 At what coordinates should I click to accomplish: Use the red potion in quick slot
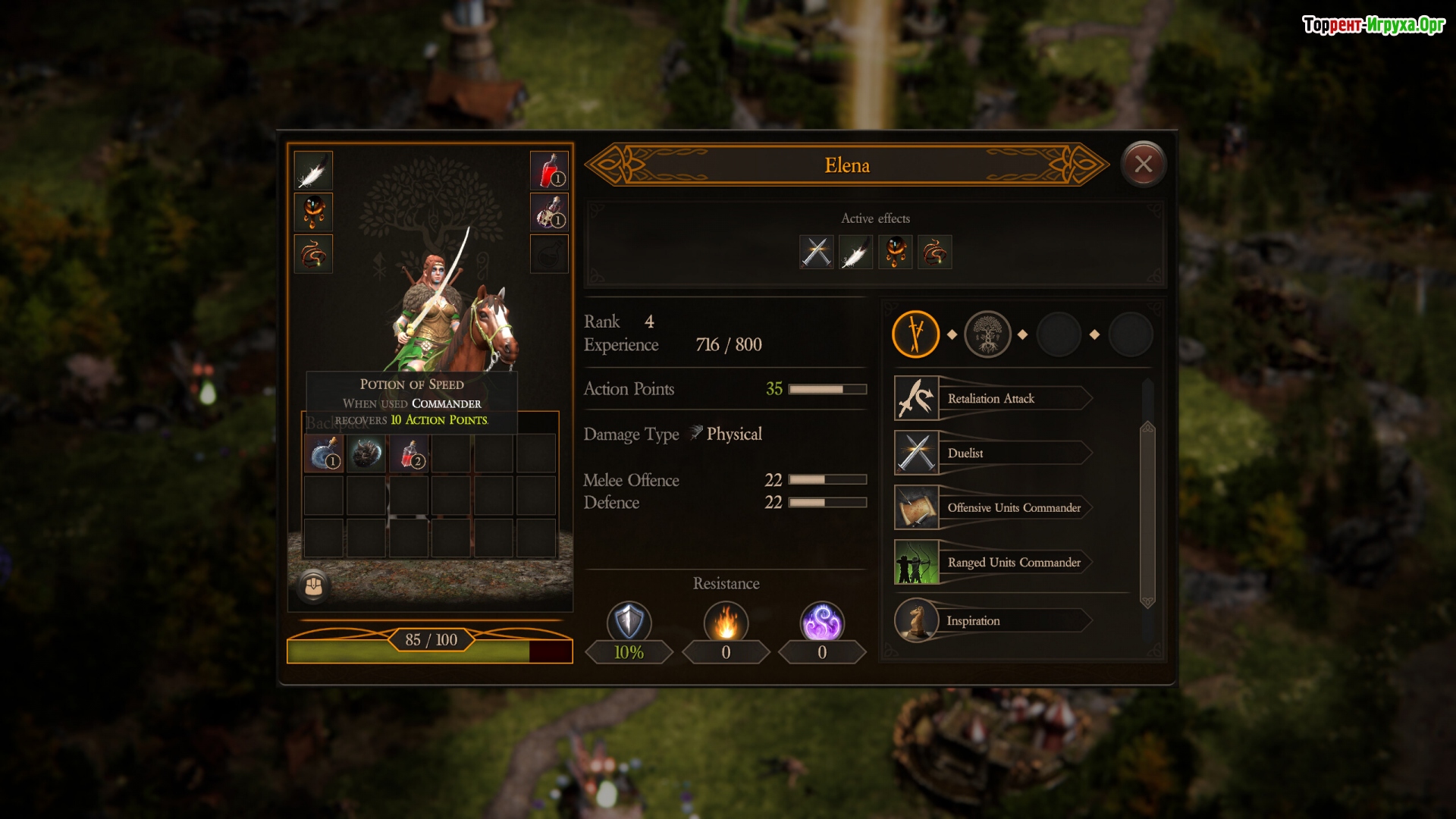[x=549, y=171]
